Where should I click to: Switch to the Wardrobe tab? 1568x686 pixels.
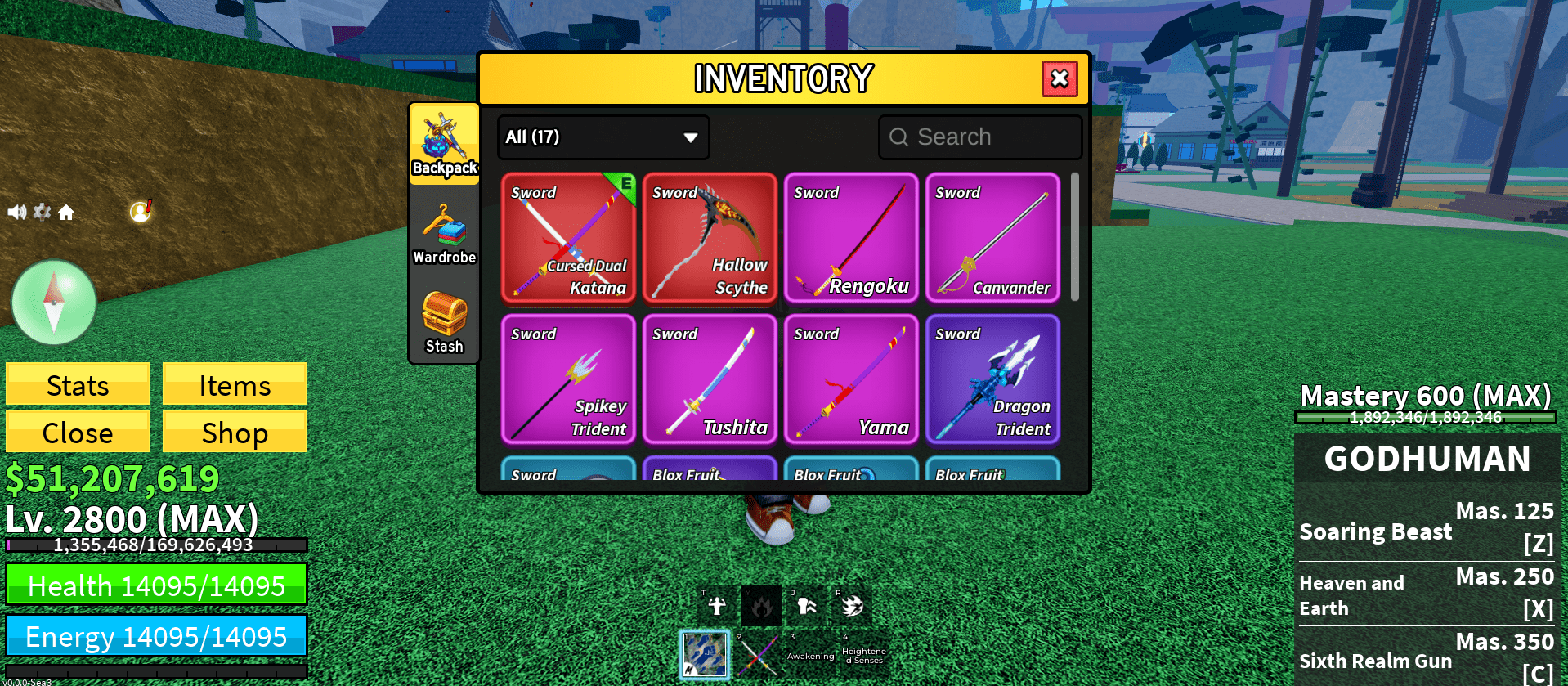point(444,235)
